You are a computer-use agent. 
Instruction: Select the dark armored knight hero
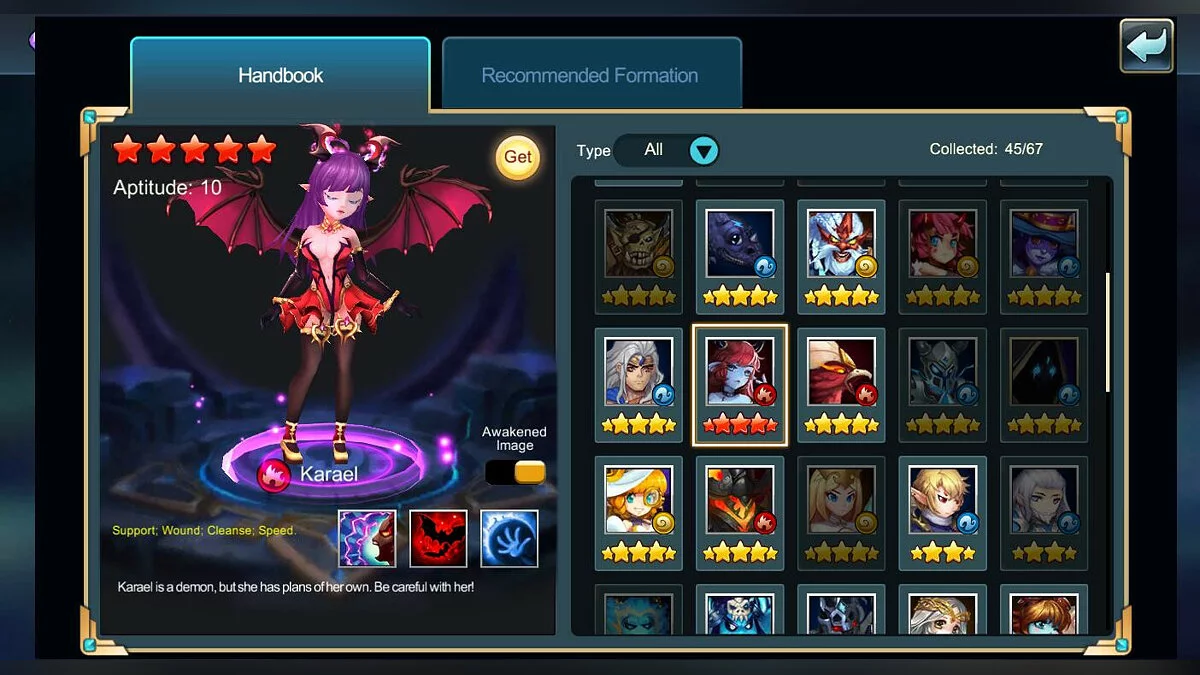(942, 371)
